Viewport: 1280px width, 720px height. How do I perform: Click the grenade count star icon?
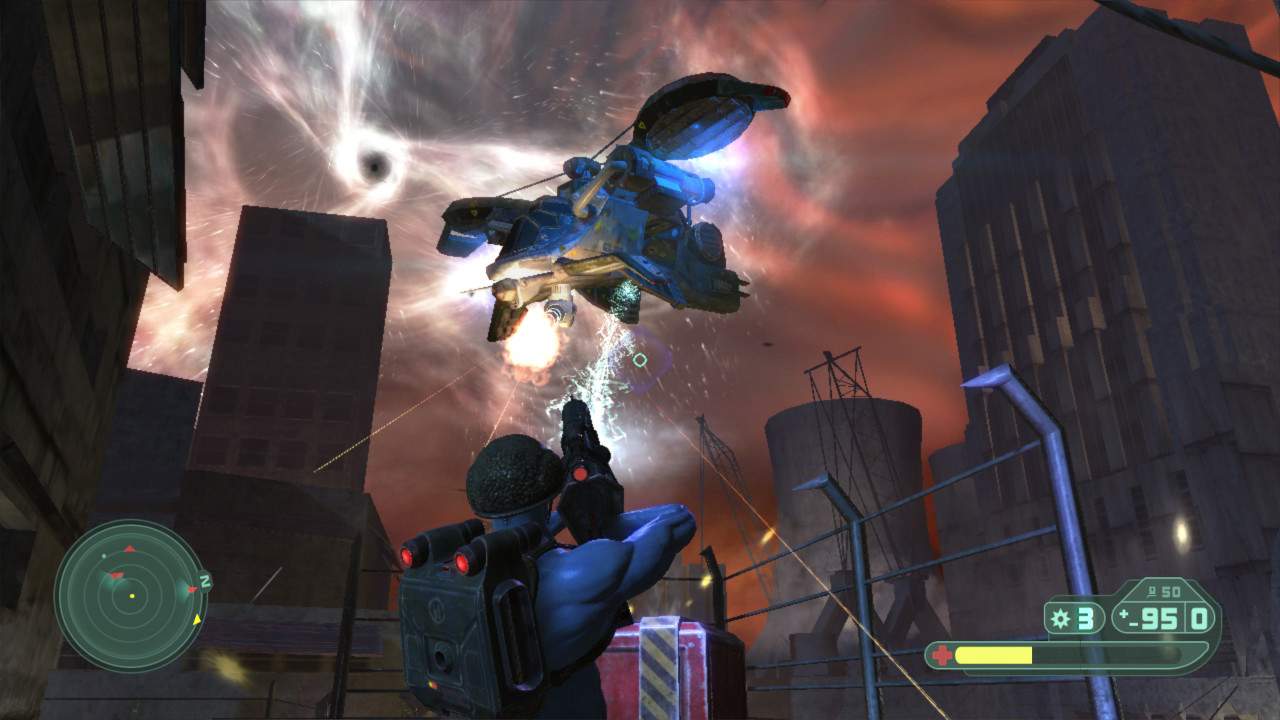point(1060,619)
